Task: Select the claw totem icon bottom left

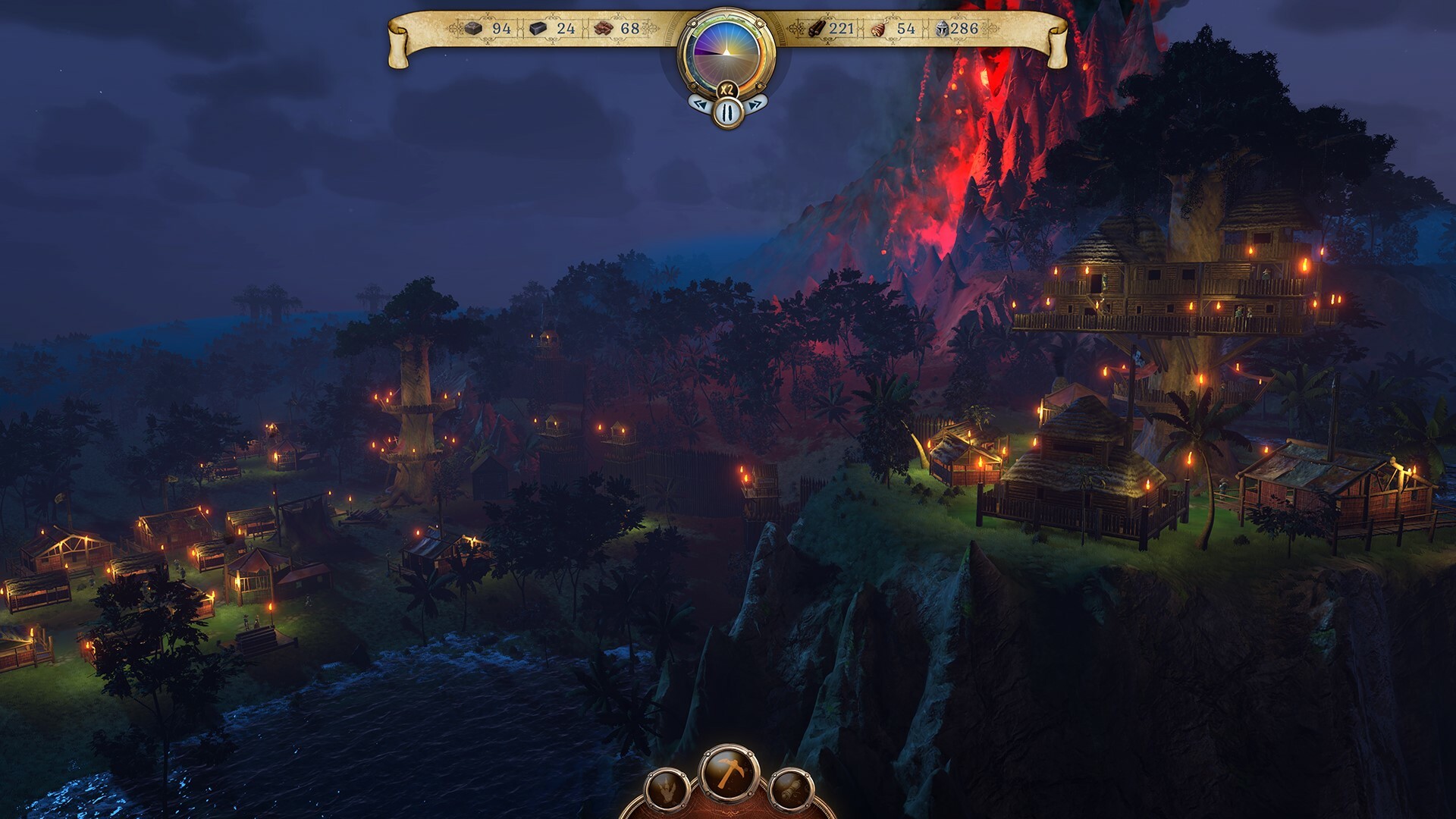Action: click(666, 790)
